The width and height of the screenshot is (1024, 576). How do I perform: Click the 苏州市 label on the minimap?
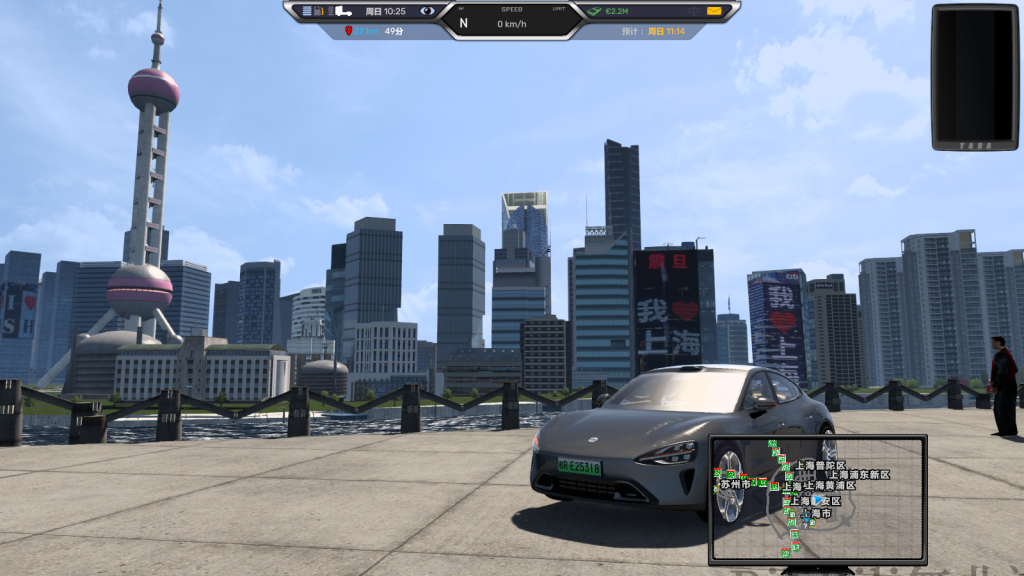[x=735, y=484]
